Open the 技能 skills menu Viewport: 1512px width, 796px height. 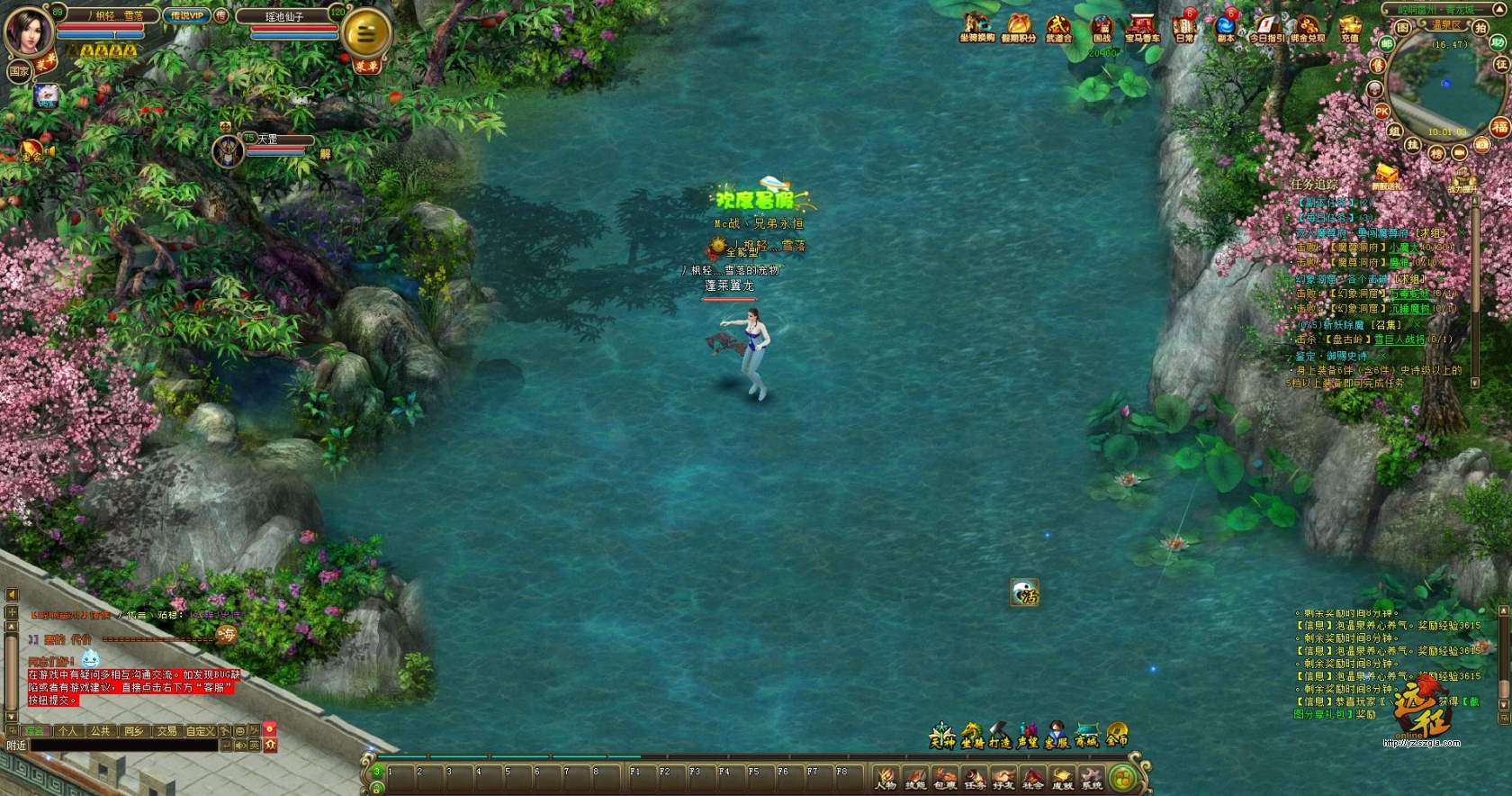(x=915, y=778)
